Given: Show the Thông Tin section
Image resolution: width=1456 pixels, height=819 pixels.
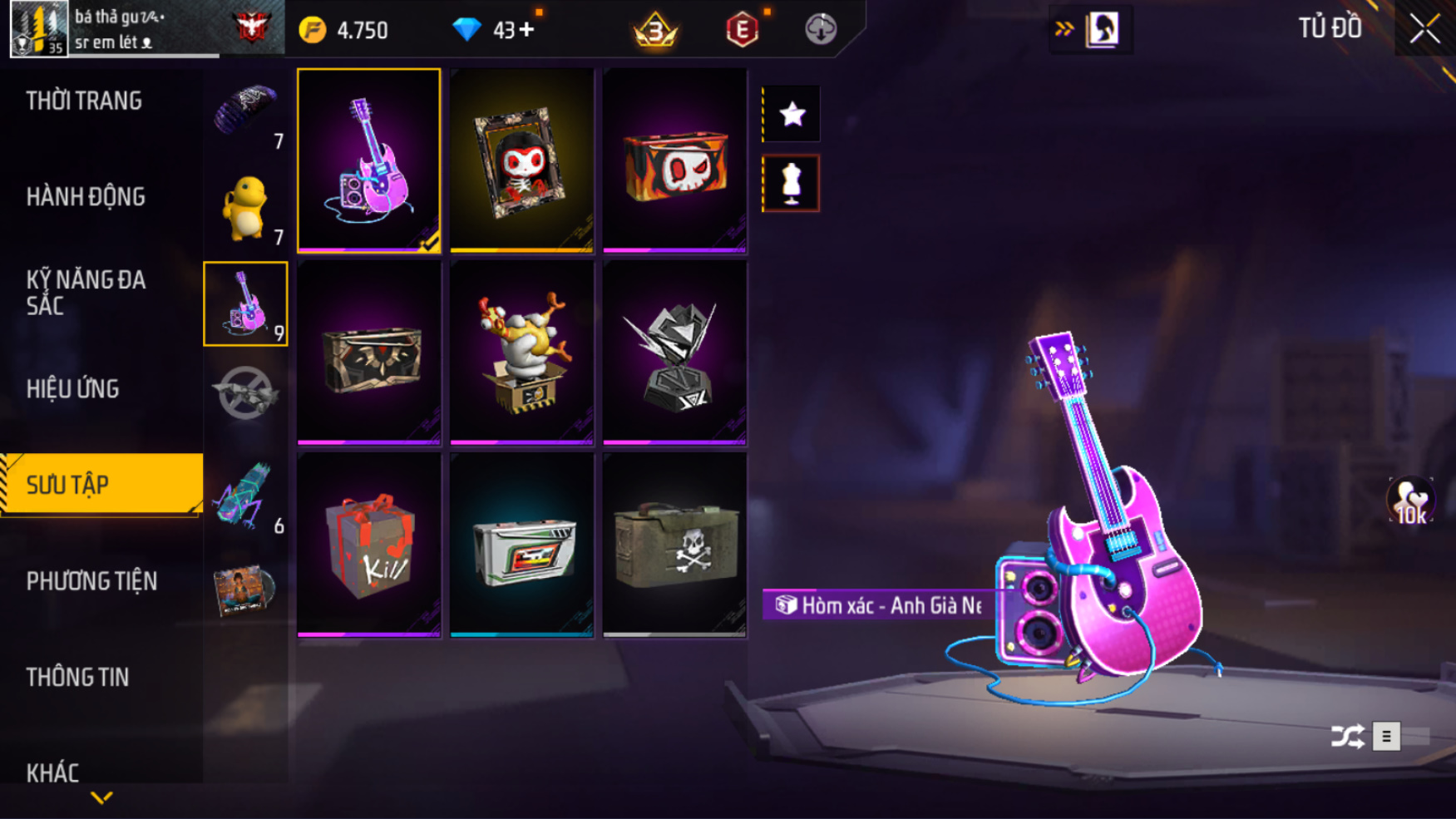Looking at the screenshot, I should pos(77,678).
